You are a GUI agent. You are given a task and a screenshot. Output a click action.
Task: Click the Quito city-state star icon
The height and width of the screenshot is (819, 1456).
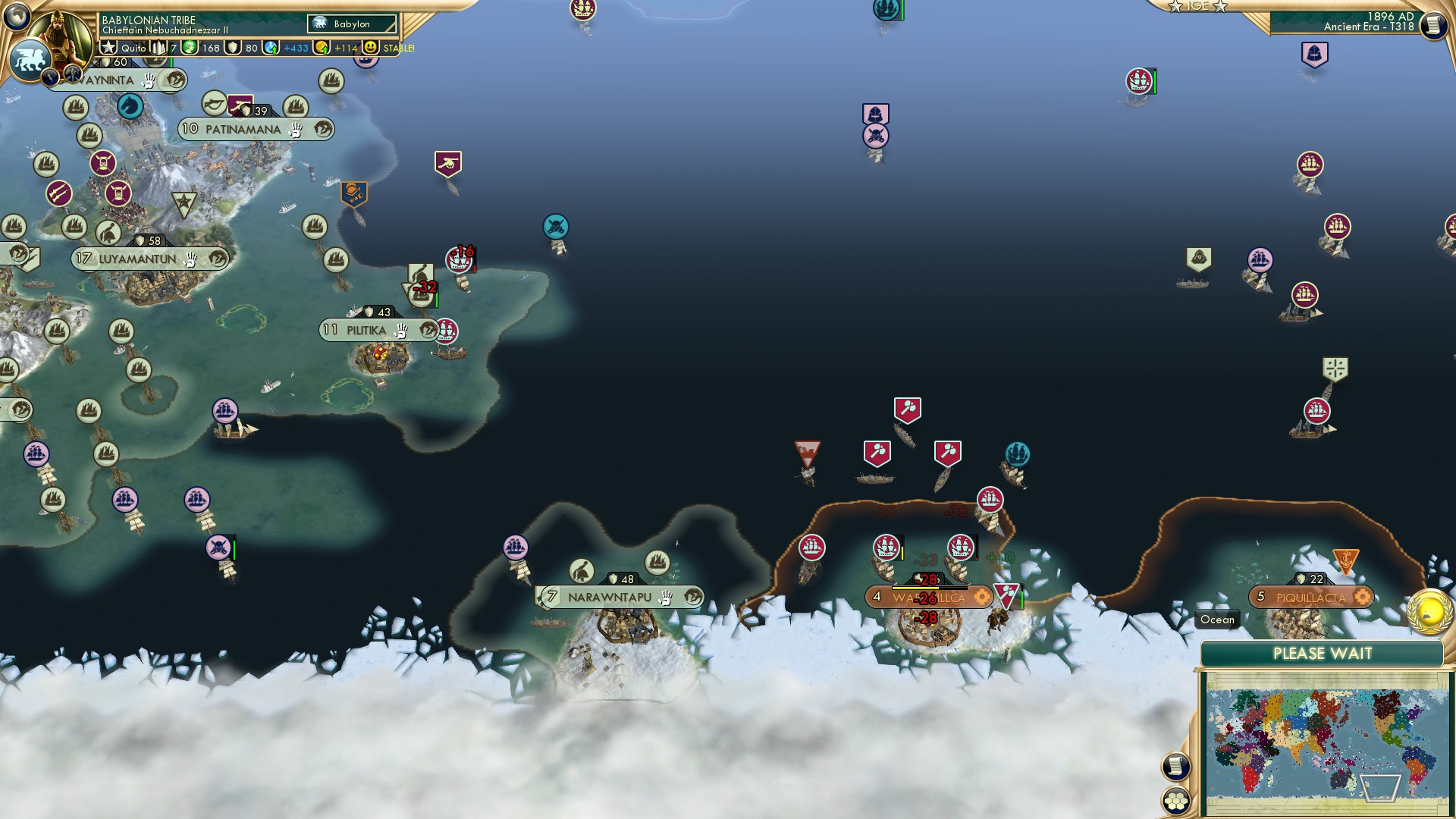tap(108, 47)
